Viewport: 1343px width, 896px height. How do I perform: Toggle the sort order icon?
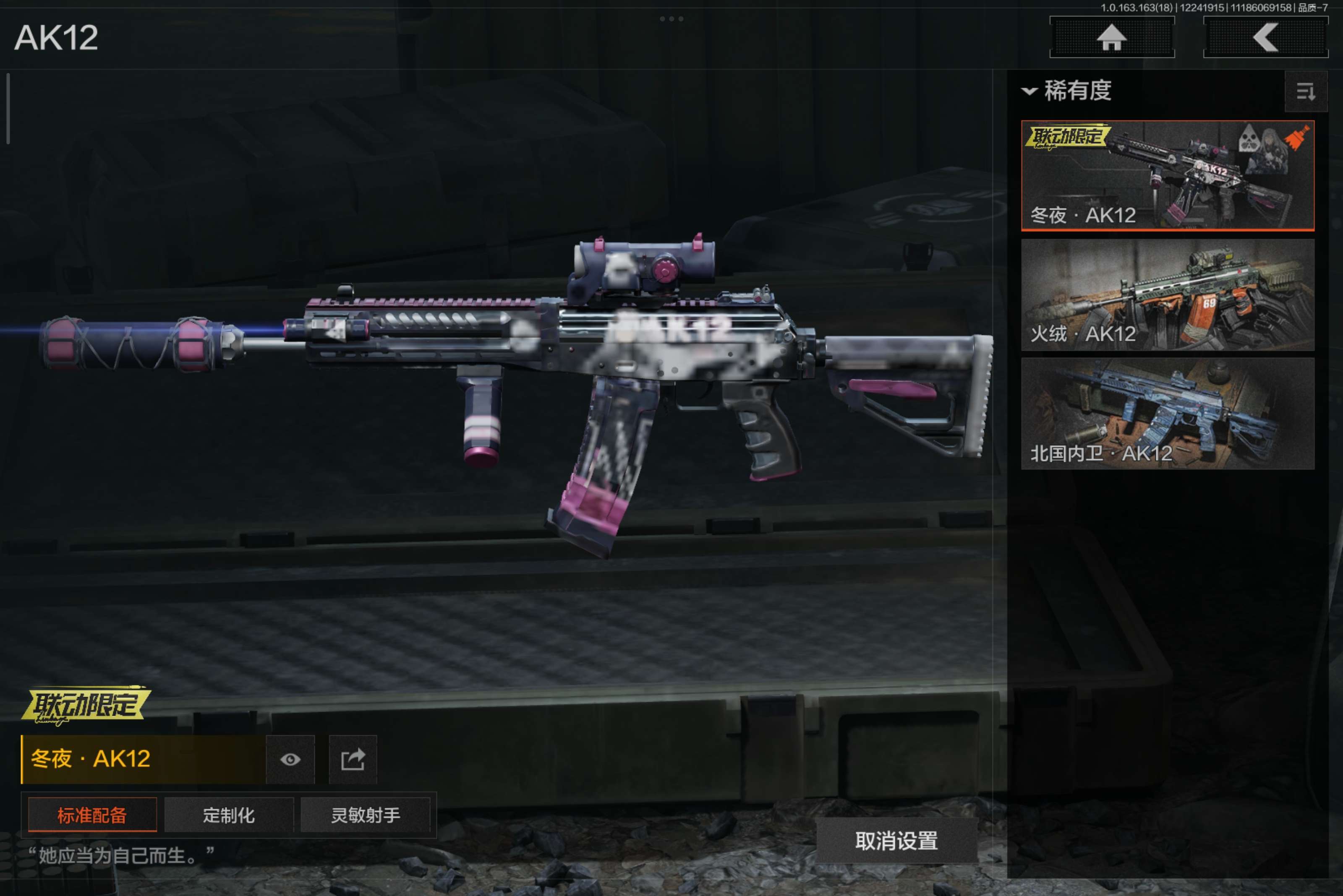[1305, 91]
